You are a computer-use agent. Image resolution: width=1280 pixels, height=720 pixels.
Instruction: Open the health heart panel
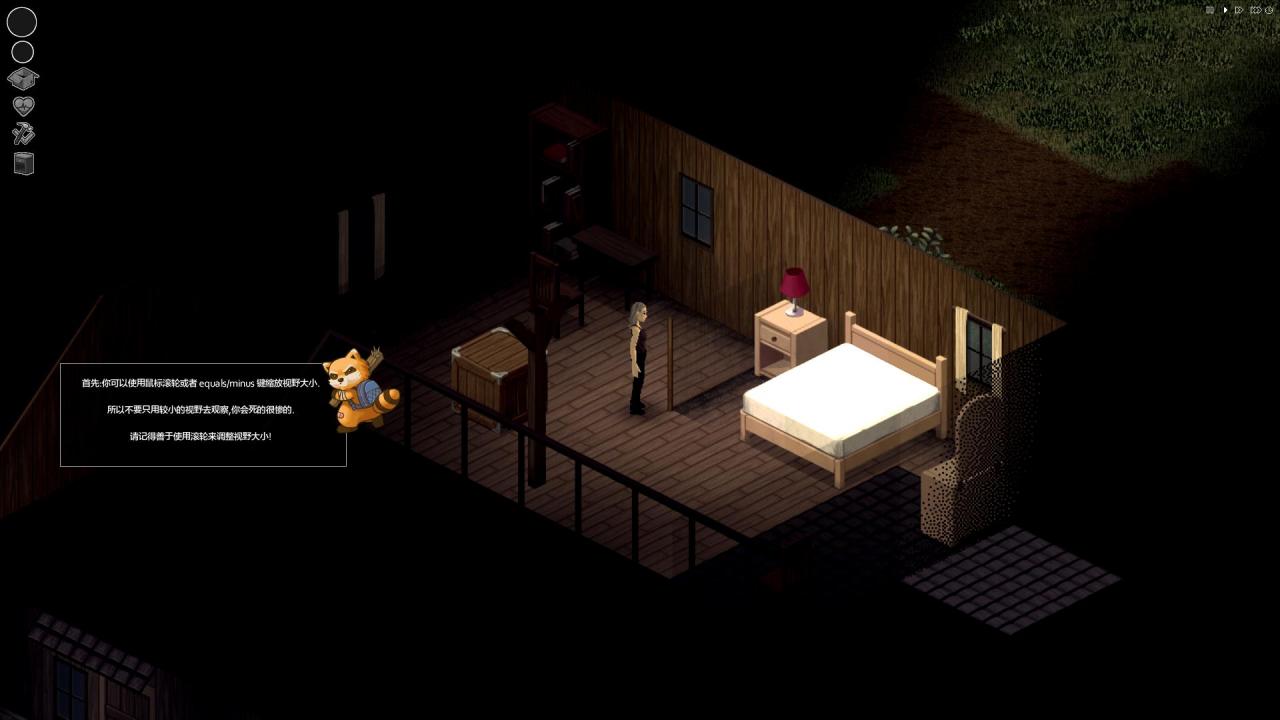pos(23,105)
